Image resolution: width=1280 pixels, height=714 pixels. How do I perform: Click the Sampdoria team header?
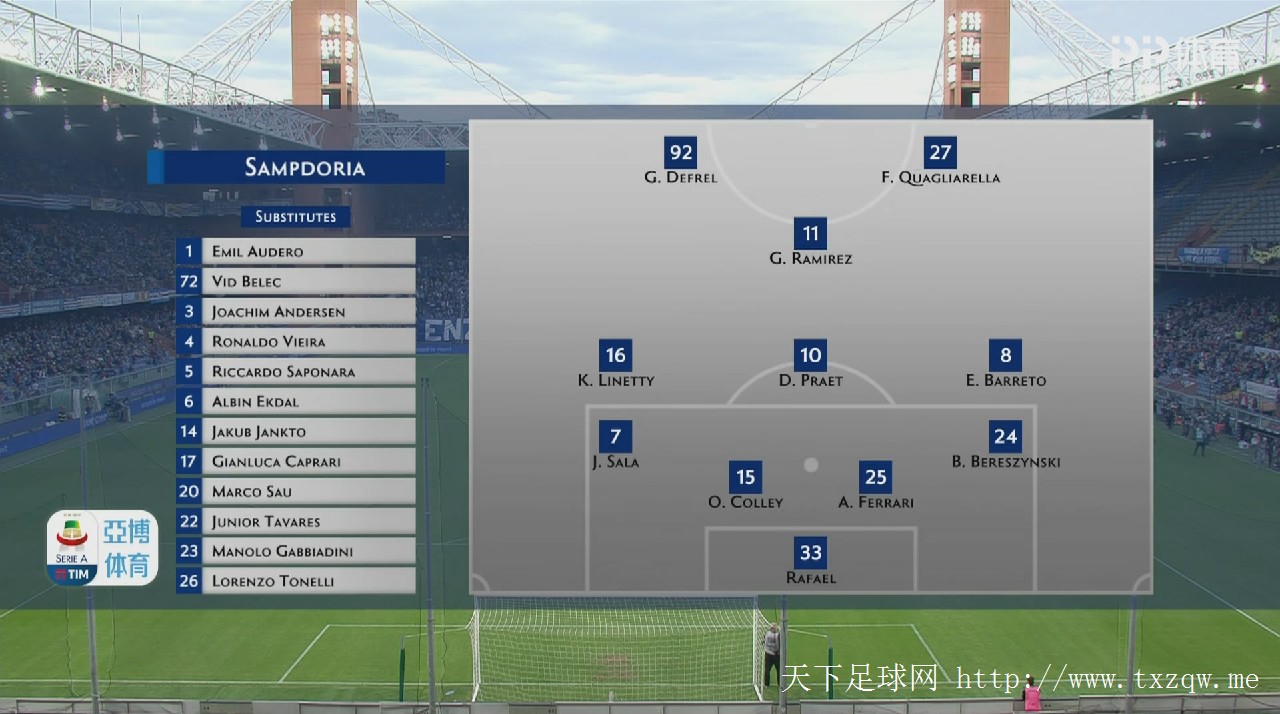(296, 167)
